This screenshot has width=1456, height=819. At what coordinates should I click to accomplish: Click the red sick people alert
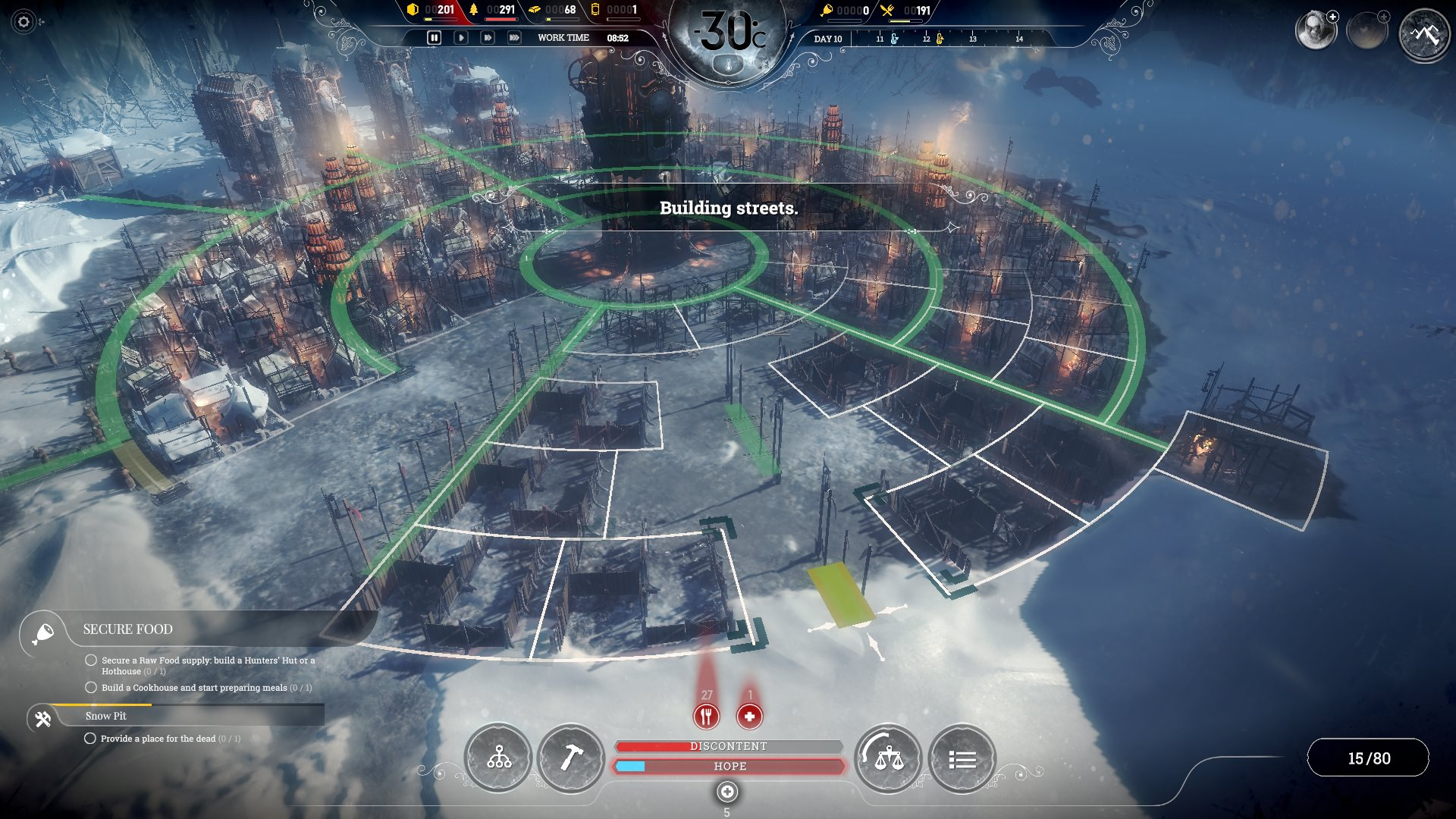point(749,716)
